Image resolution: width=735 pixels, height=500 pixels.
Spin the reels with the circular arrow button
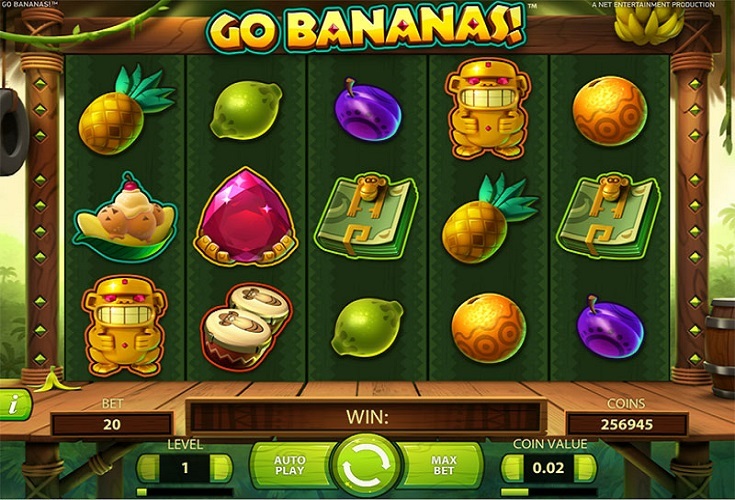click(367, 466)
